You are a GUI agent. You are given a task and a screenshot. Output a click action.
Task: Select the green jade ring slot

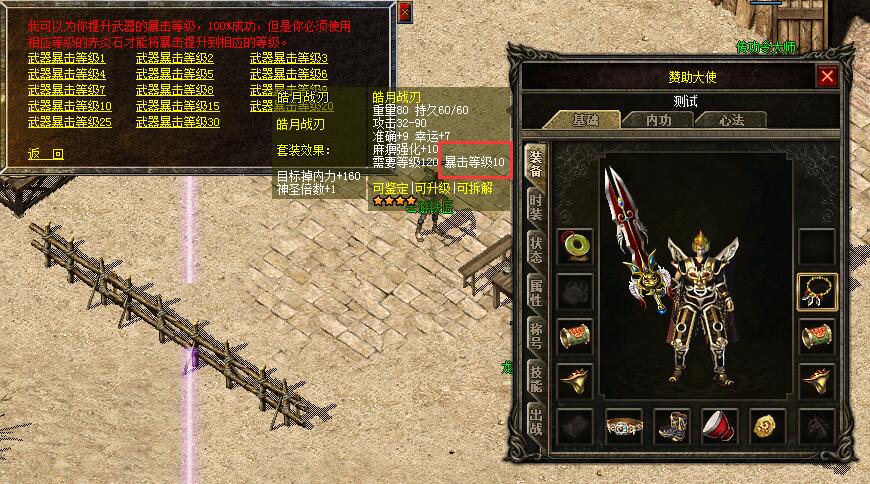pyautogui.click(x=575, y=246)
